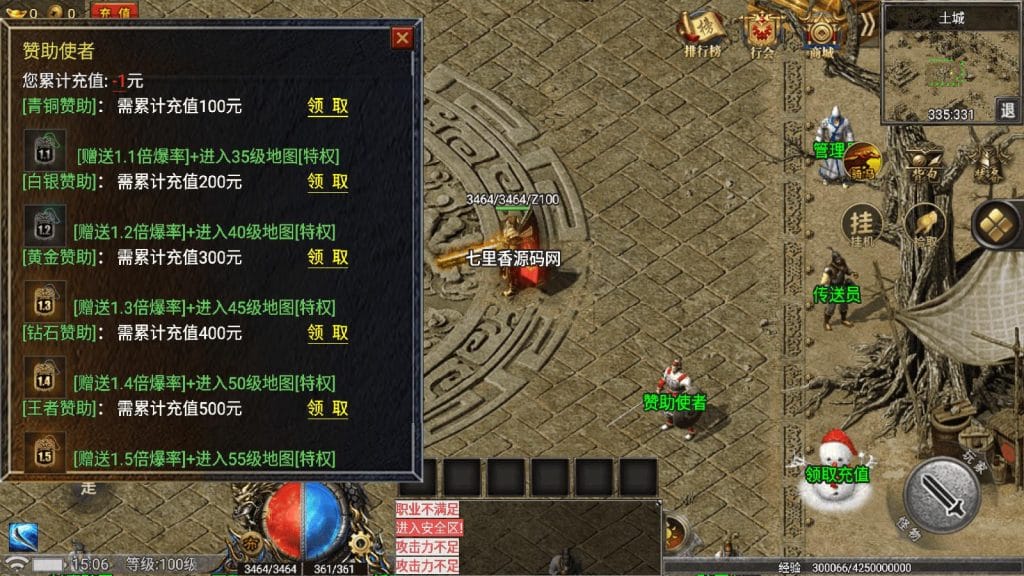Screen dimensions: 1024x576
Task: Close the 赞助使者 sponsor panel
Action: pyautogui.click(x=402, y=38)
